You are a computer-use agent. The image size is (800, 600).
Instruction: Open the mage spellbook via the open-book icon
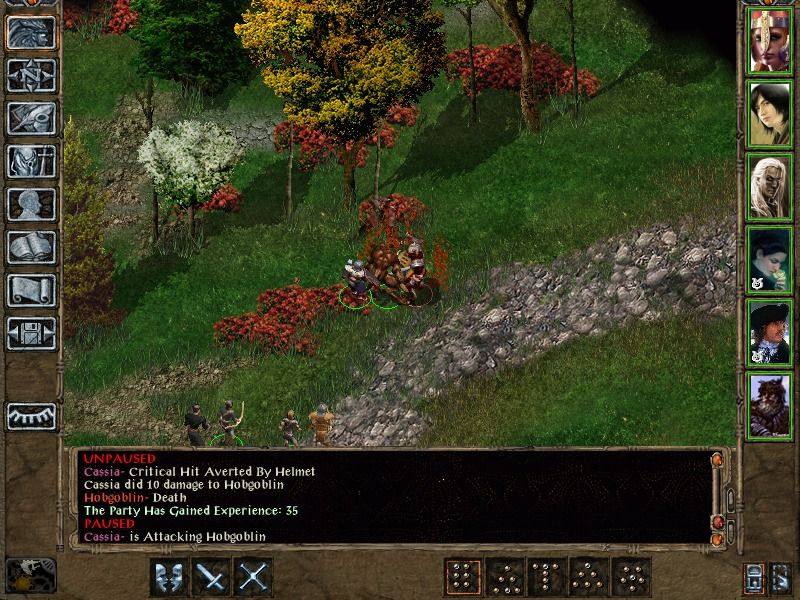coord(31,247)
